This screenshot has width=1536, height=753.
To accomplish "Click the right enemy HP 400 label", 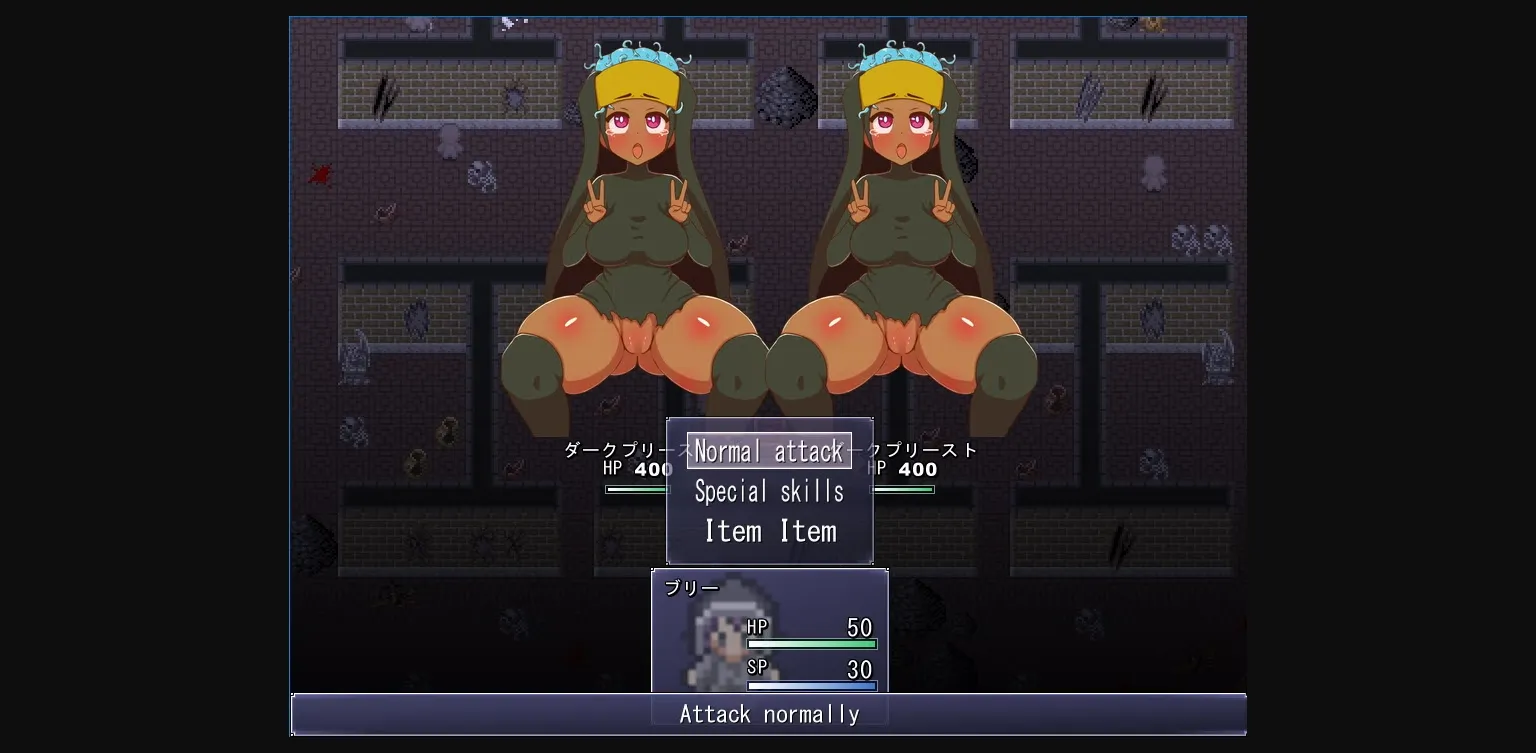I will [x=905, y=468].
